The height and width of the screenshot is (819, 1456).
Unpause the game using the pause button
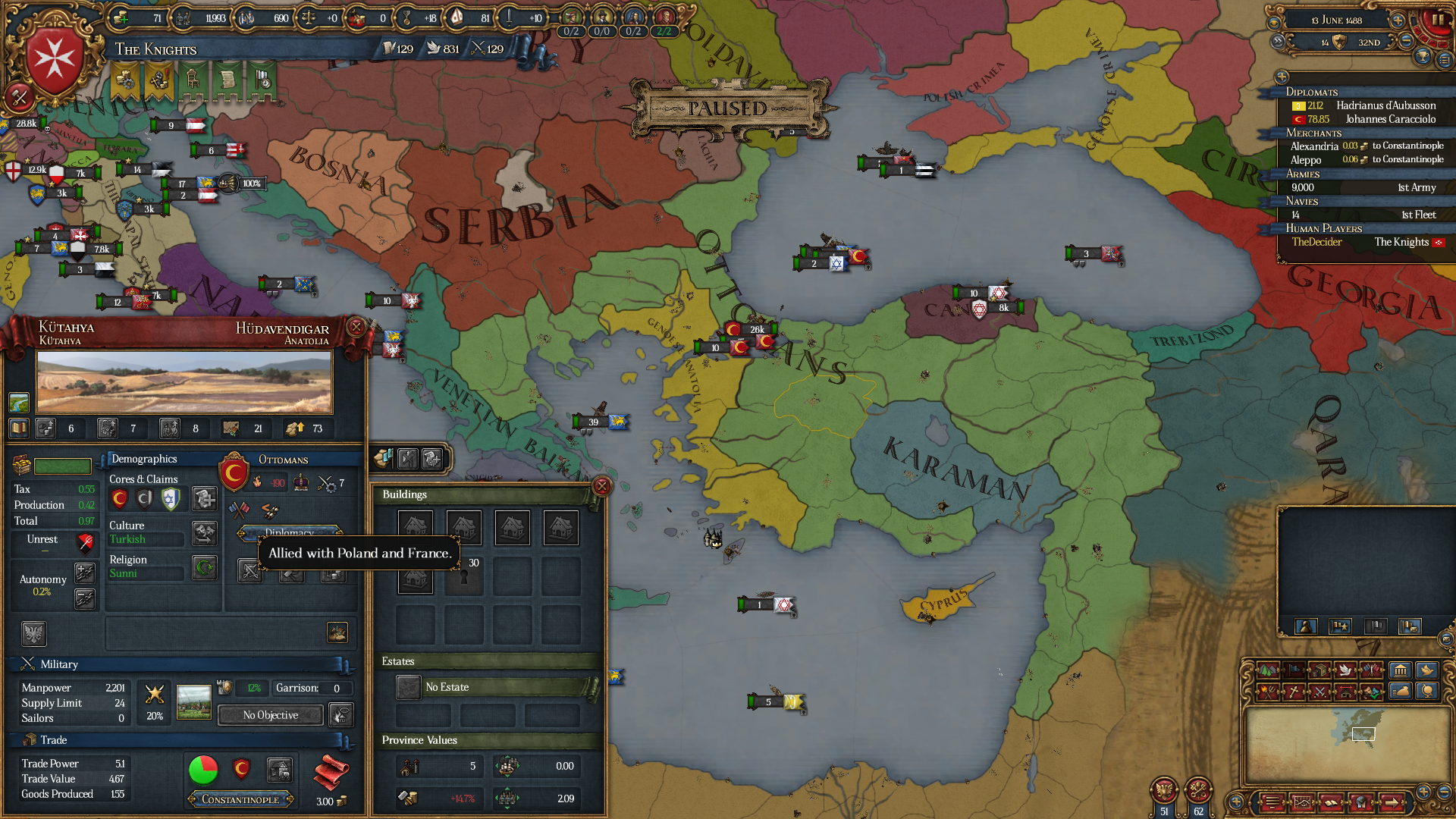tap(1438, 20)
